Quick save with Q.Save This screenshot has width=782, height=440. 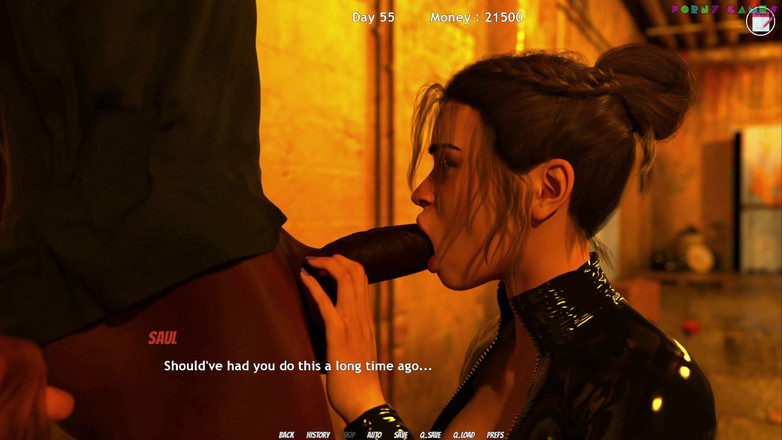(x=430, y=435)
